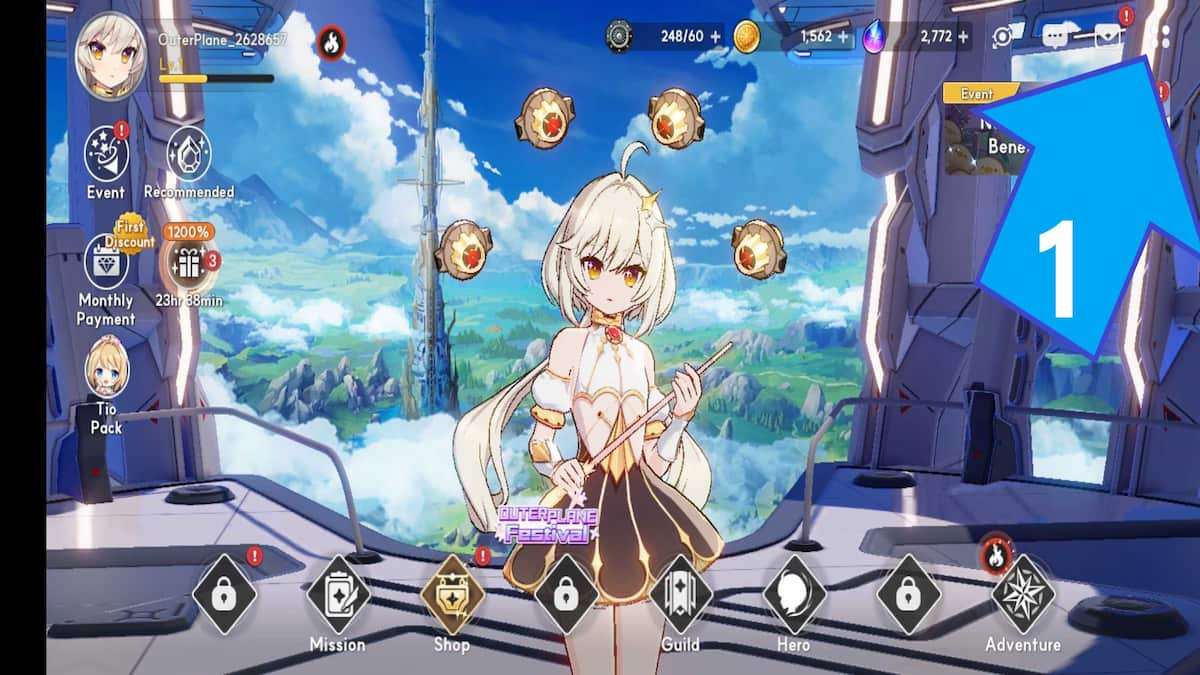Add ether gems with the plus button
The height and width of the screenshot is (675, 1200).
(963, 37)
